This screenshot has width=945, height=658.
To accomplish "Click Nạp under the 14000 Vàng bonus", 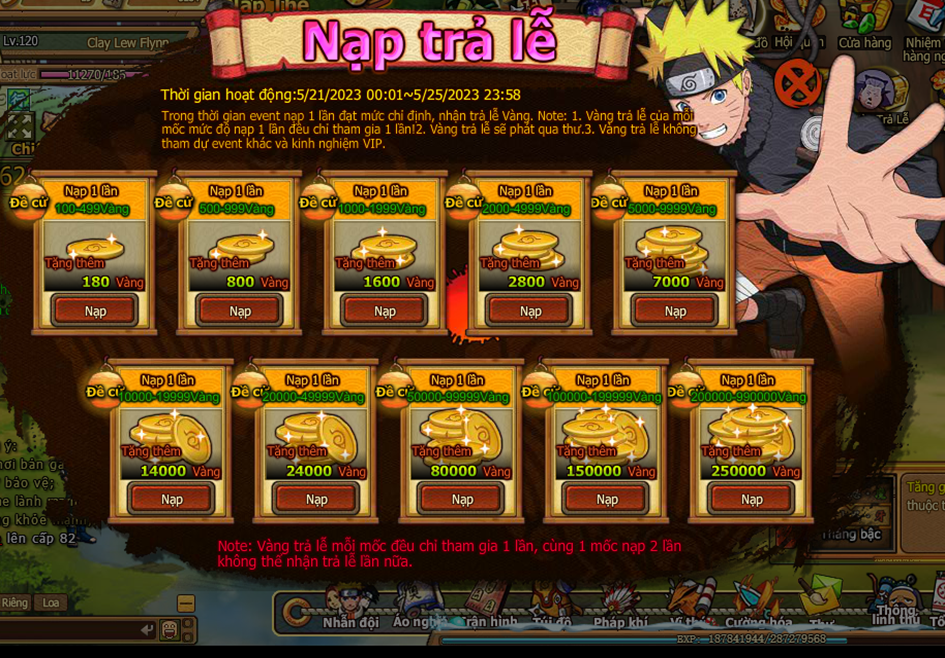I will tap(171, 499).
